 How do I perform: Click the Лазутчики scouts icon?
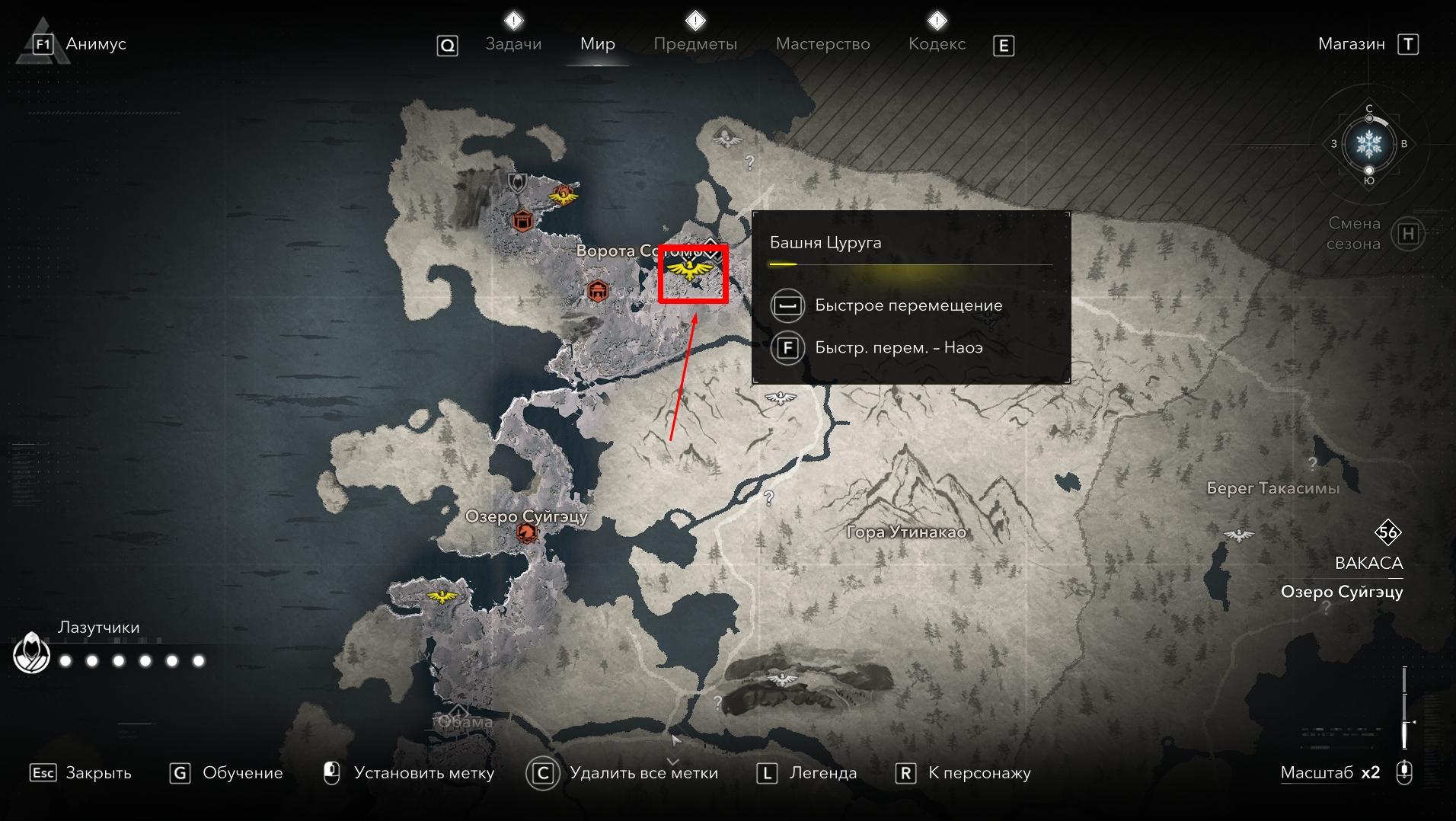click(32, 654)
